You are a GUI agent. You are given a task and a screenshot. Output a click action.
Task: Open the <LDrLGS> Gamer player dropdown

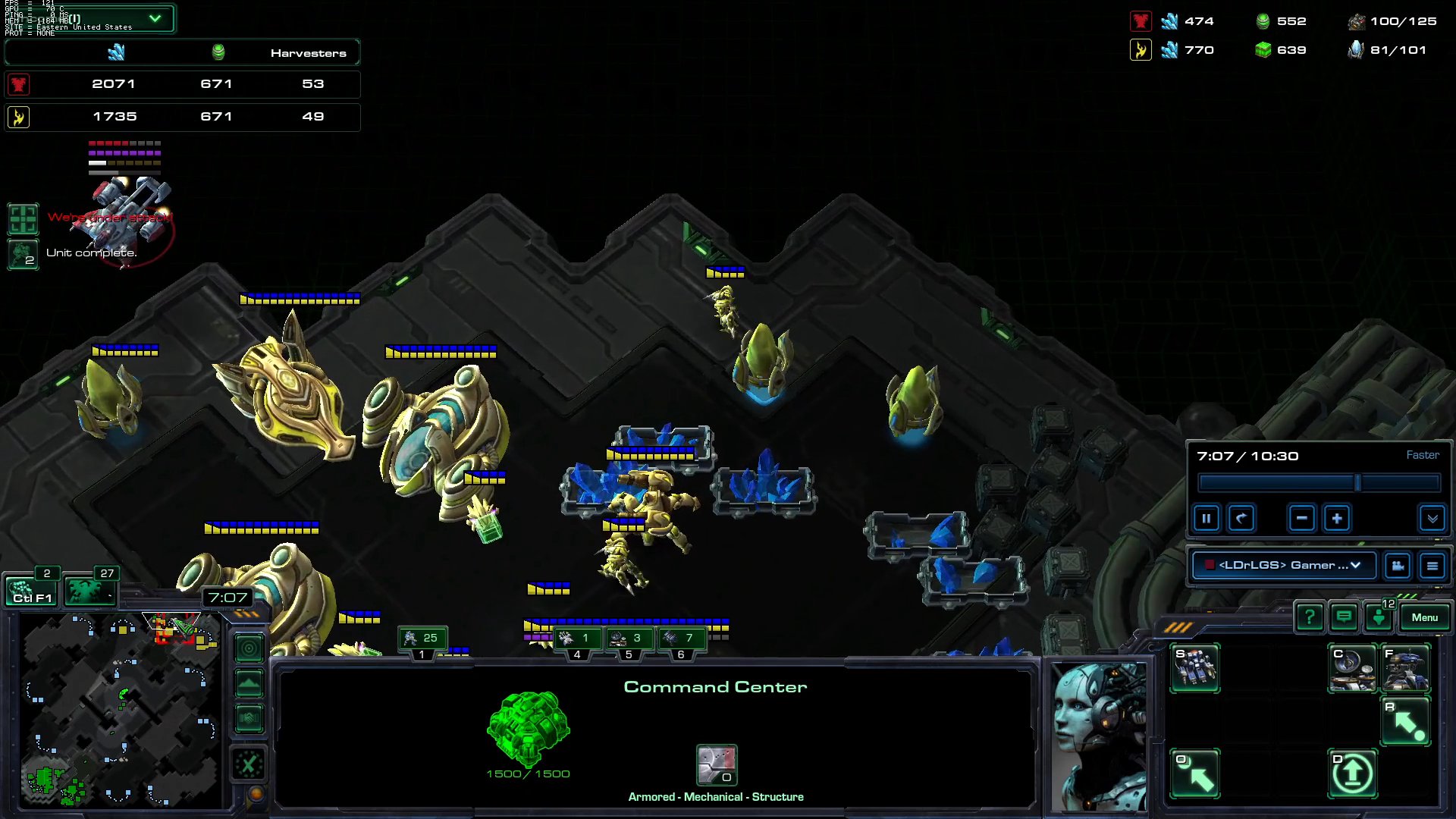[1284, 565]
